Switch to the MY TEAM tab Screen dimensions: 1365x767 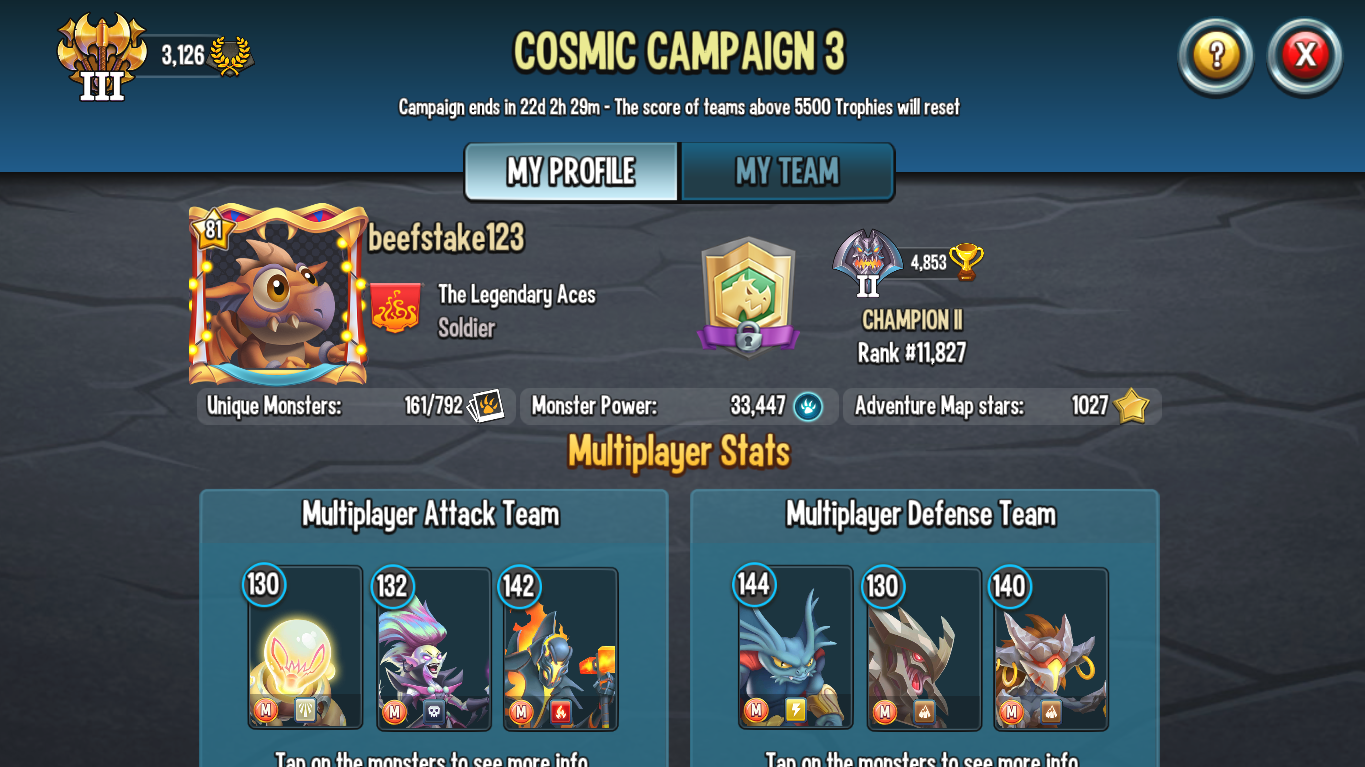[x=787, y=172]
